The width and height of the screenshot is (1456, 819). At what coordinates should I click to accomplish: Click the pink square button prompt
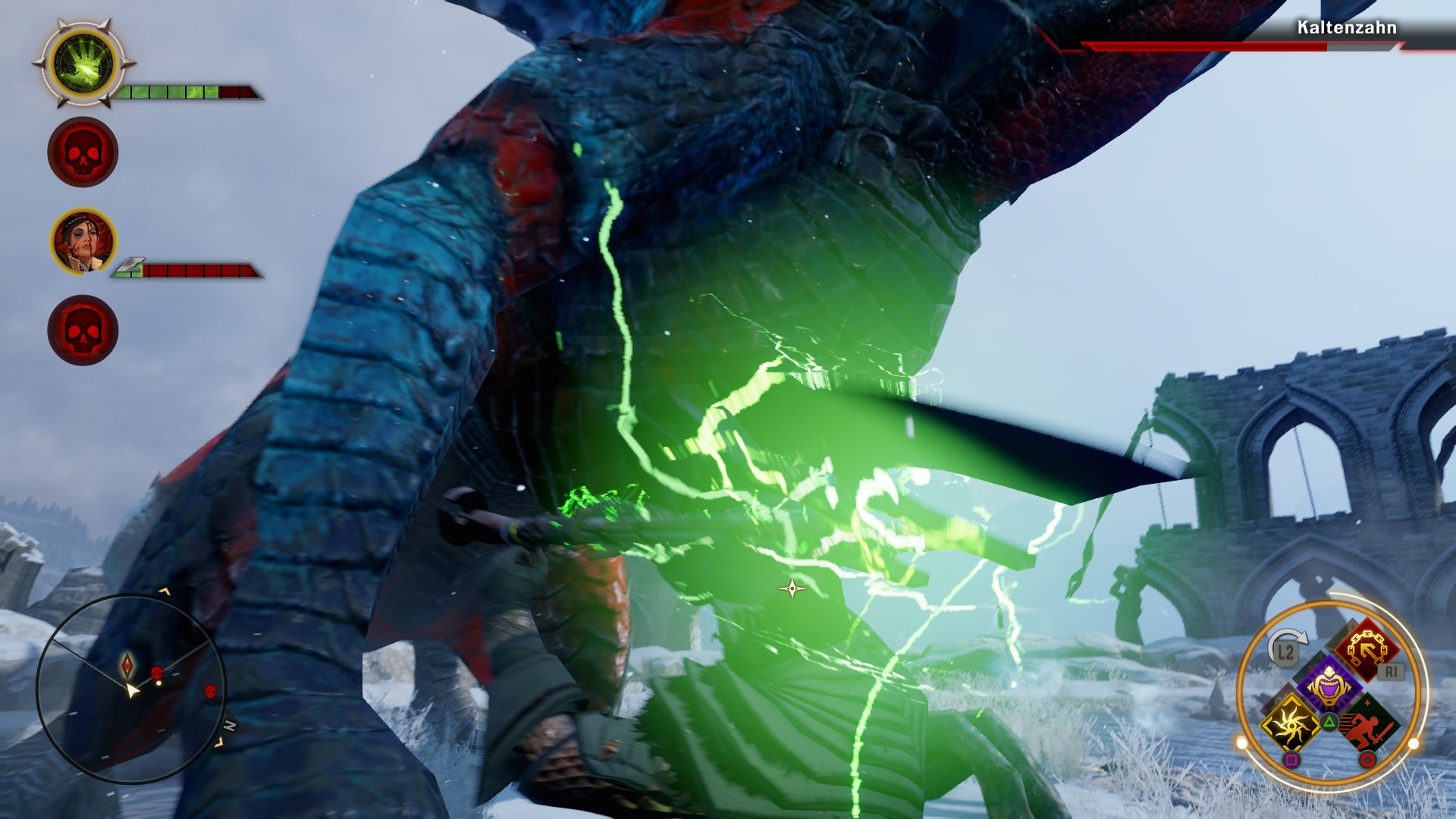click(1291, 760)
